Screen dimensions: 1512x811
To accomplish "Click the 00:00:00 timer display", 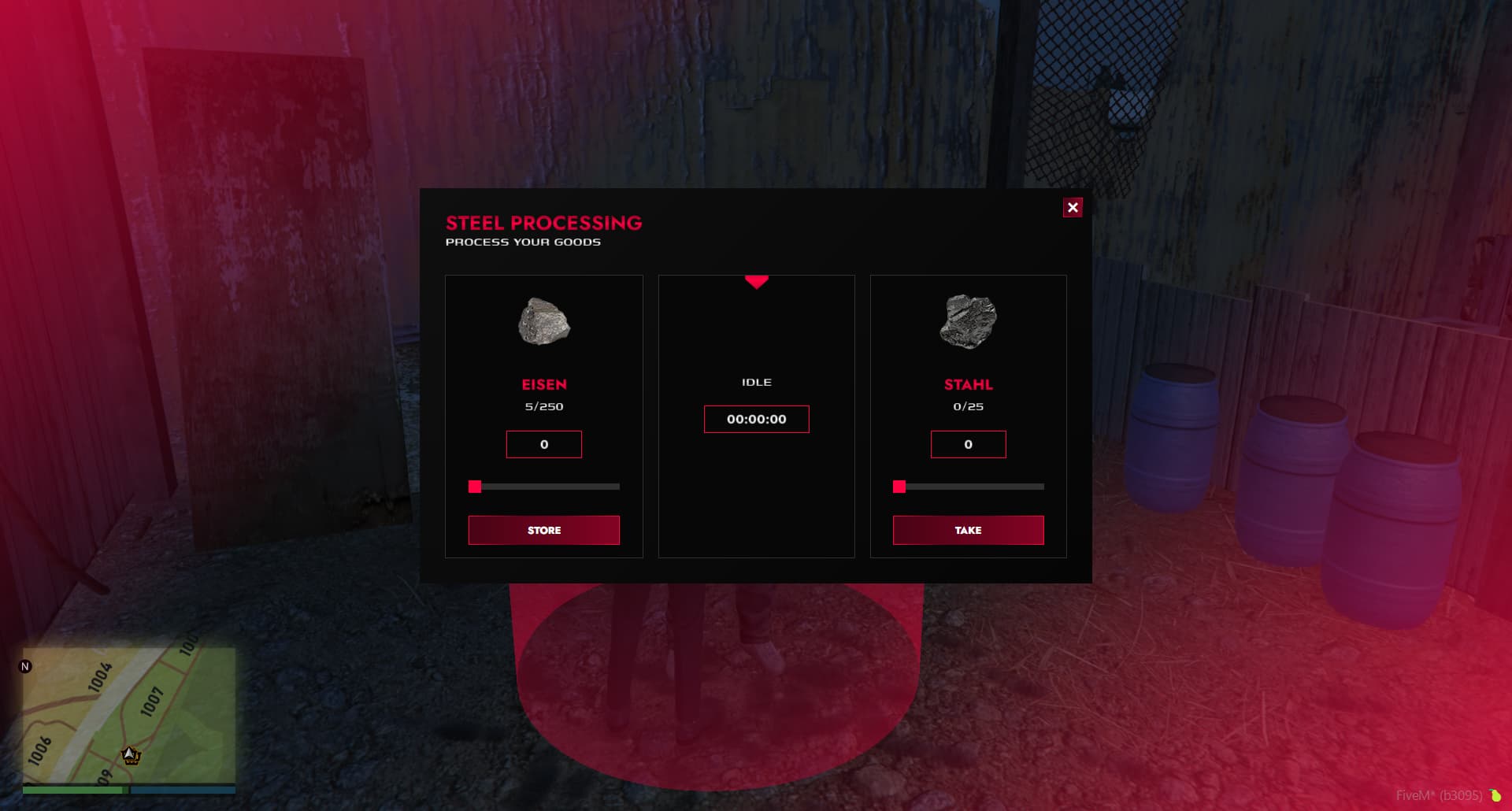I will (756, 419).
